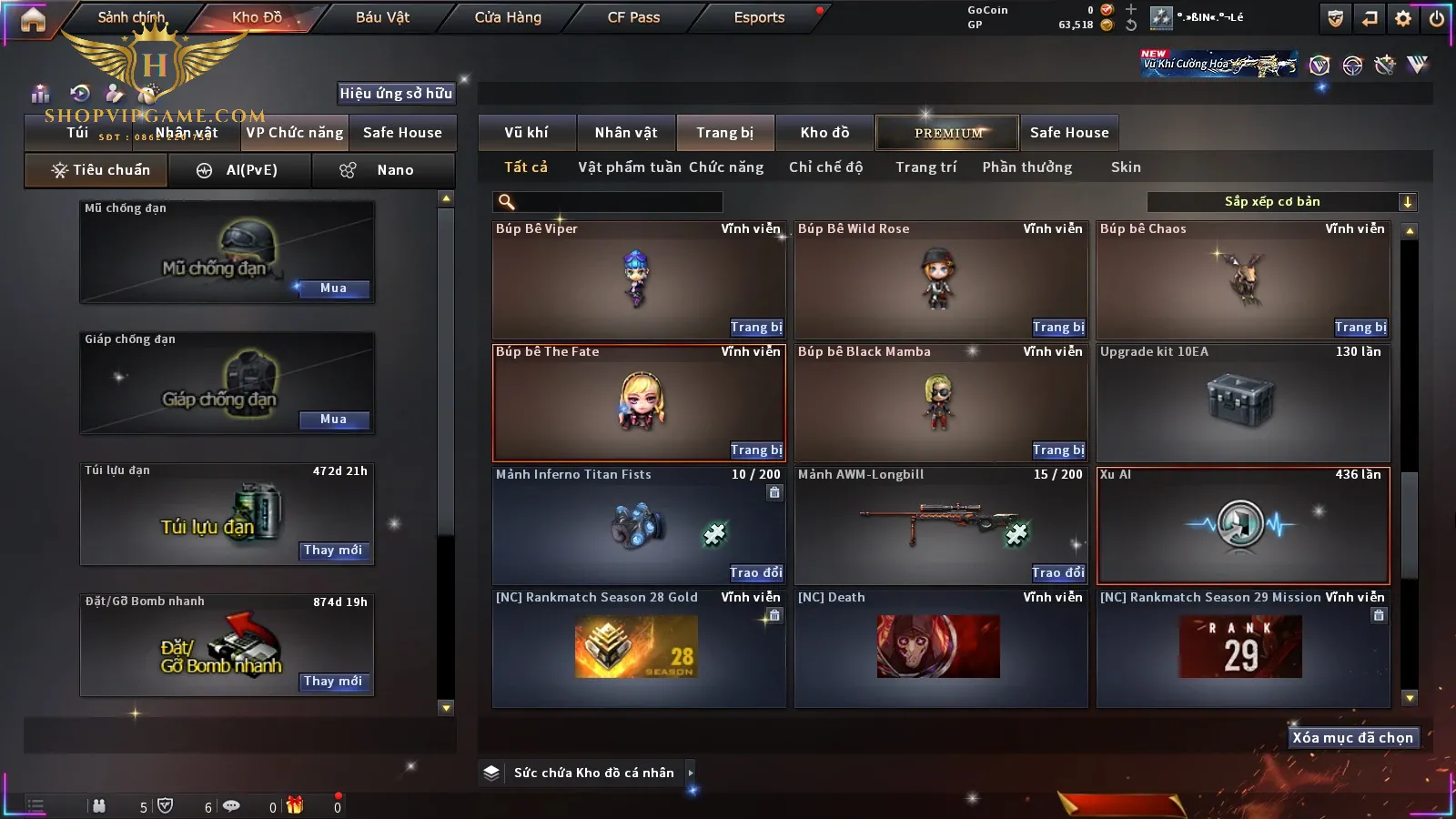Buy the Mũ chống đạn helmet

tap(333, 288)
